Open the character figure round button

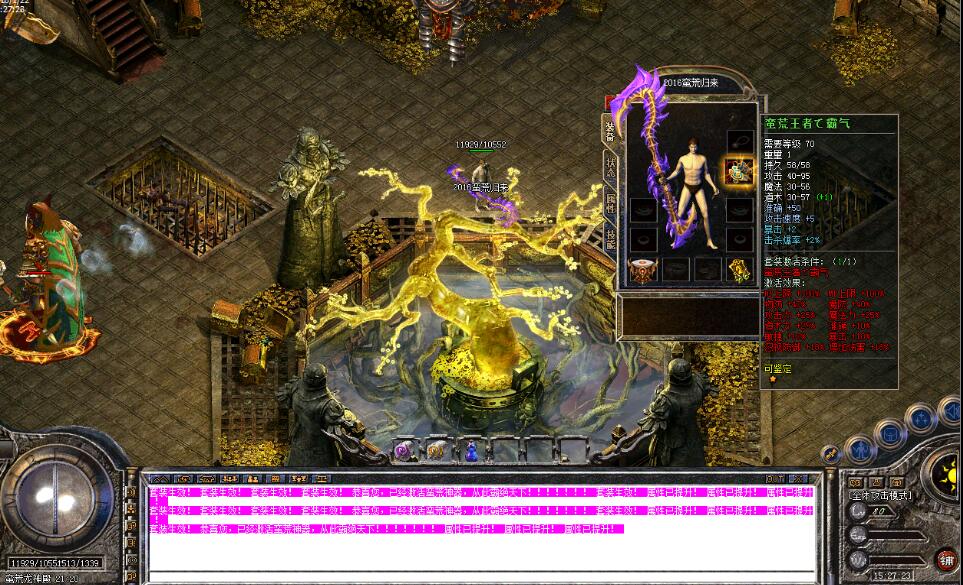click(858, 450)
